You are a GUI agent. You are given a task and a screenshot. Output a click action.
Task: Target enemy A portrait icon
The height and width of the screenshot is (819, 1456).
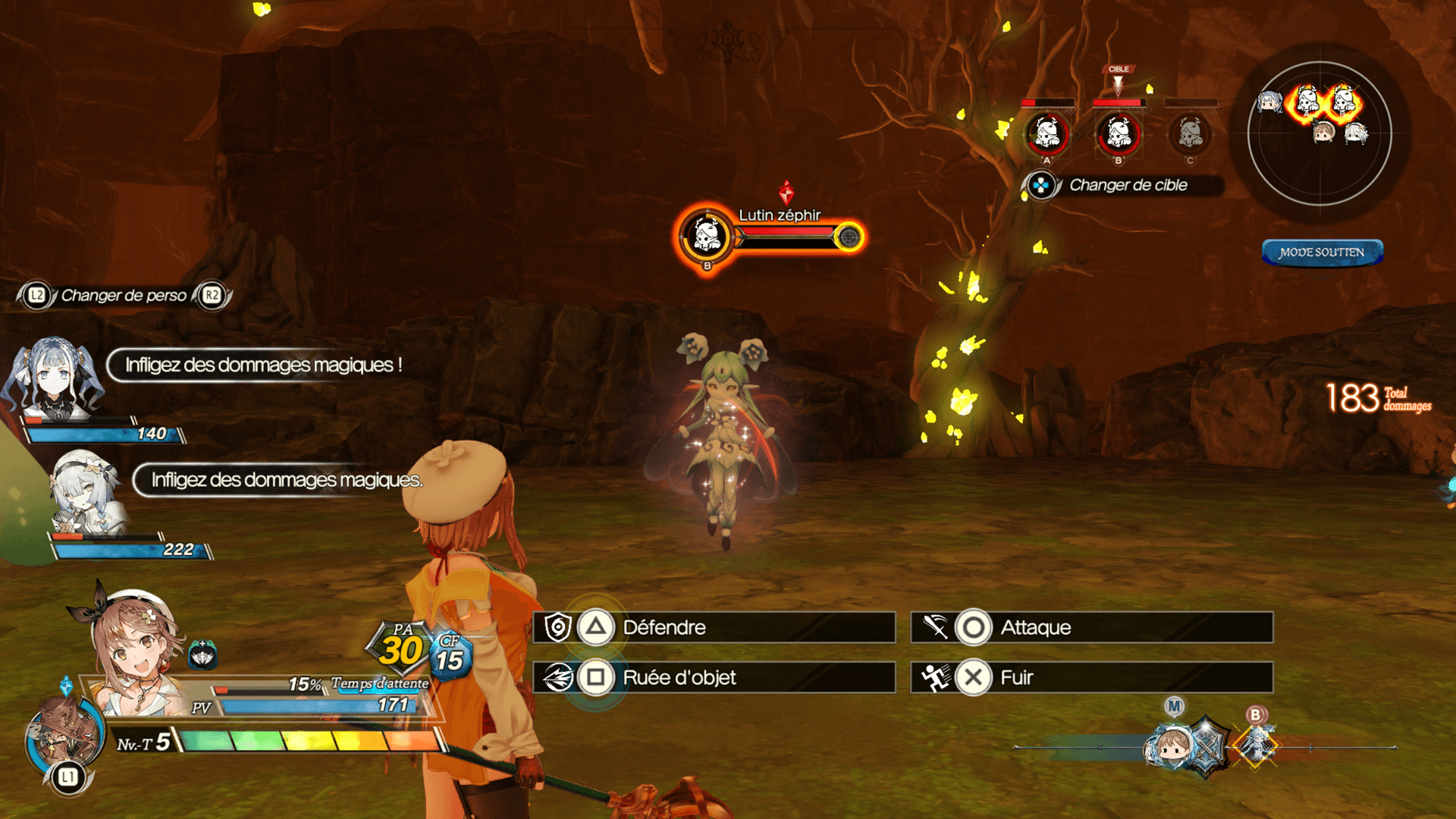(1047, 134)
